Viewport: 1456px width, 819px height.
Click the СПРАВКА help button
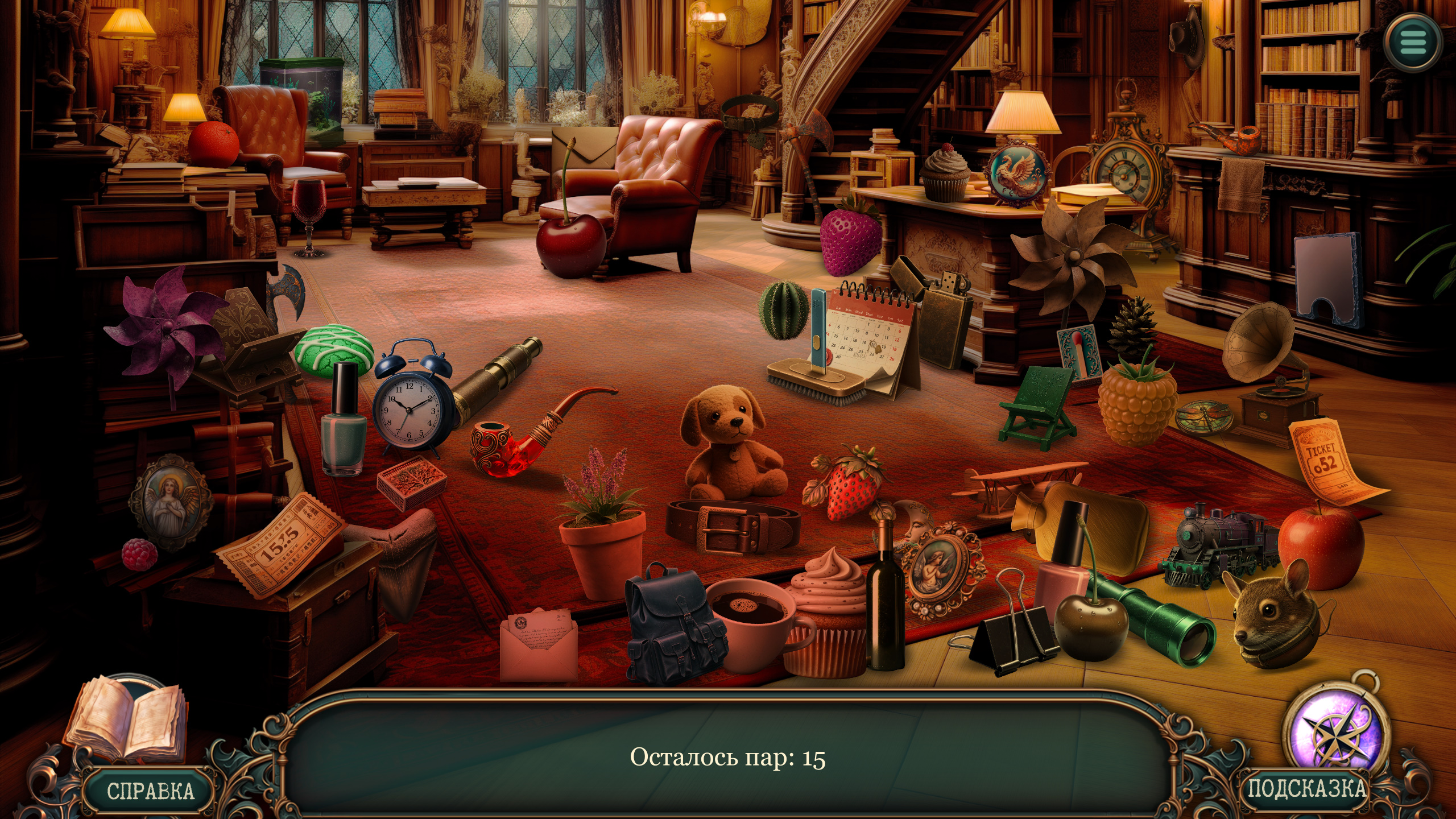click(x=150, y=791)
